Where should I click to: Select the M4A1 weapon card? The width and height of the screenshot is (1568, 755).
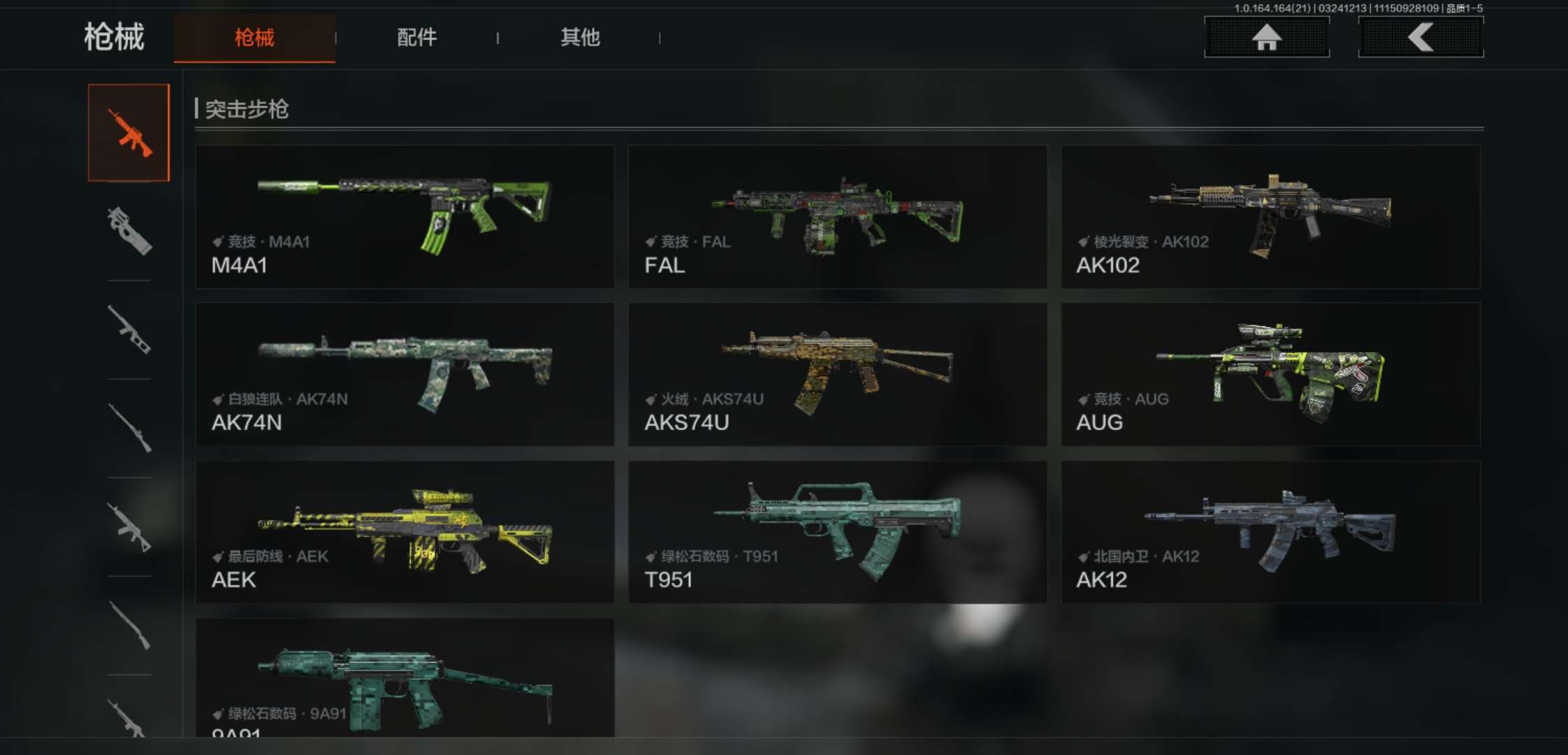pyautogui.click(x=405, y=217)
